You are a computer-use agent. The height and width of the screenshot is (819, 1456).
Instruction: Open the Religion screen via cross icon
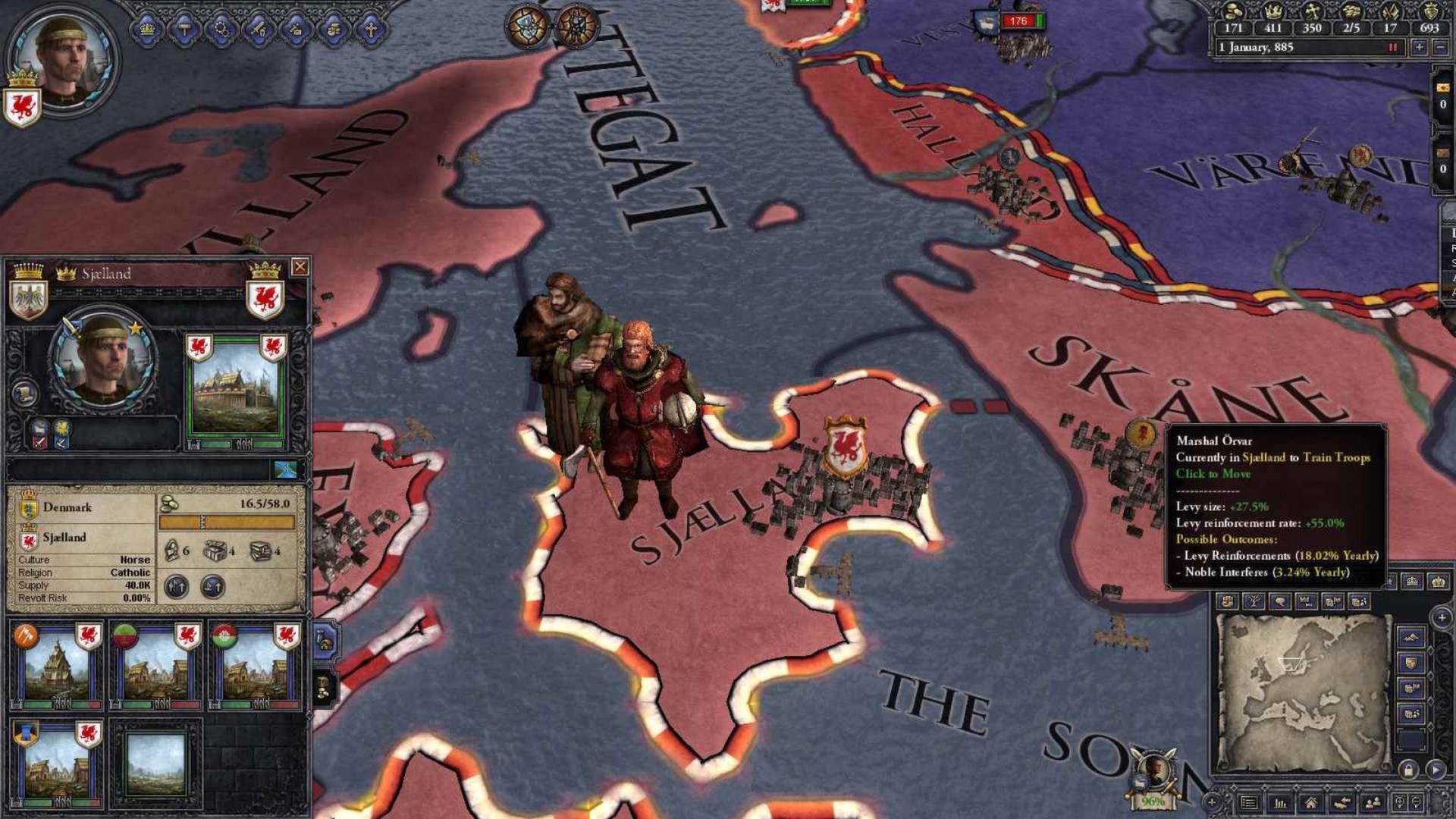point(370,29)
